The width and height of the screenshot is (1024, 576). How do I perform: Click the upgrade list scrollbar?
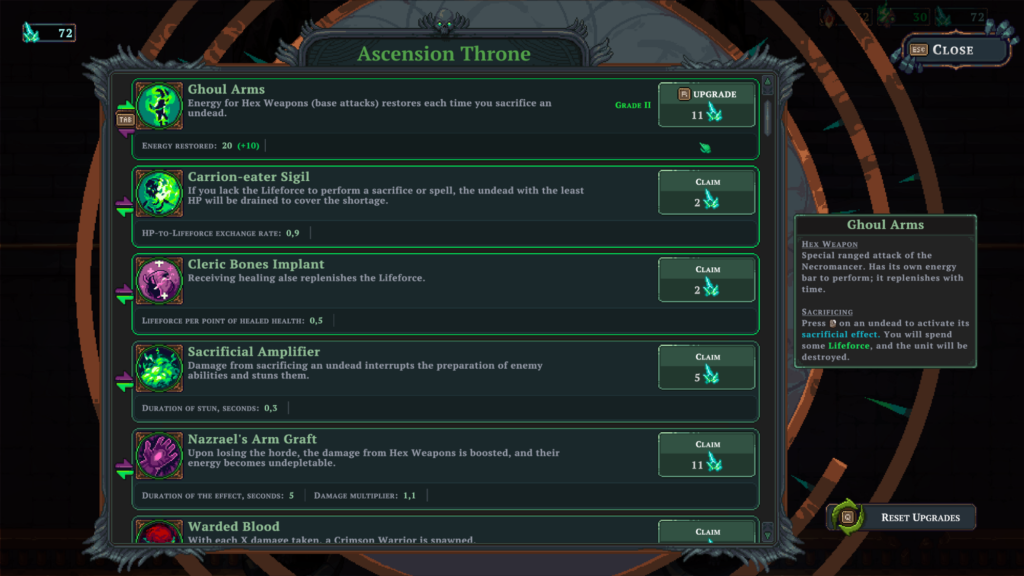(x=768, y=115)
